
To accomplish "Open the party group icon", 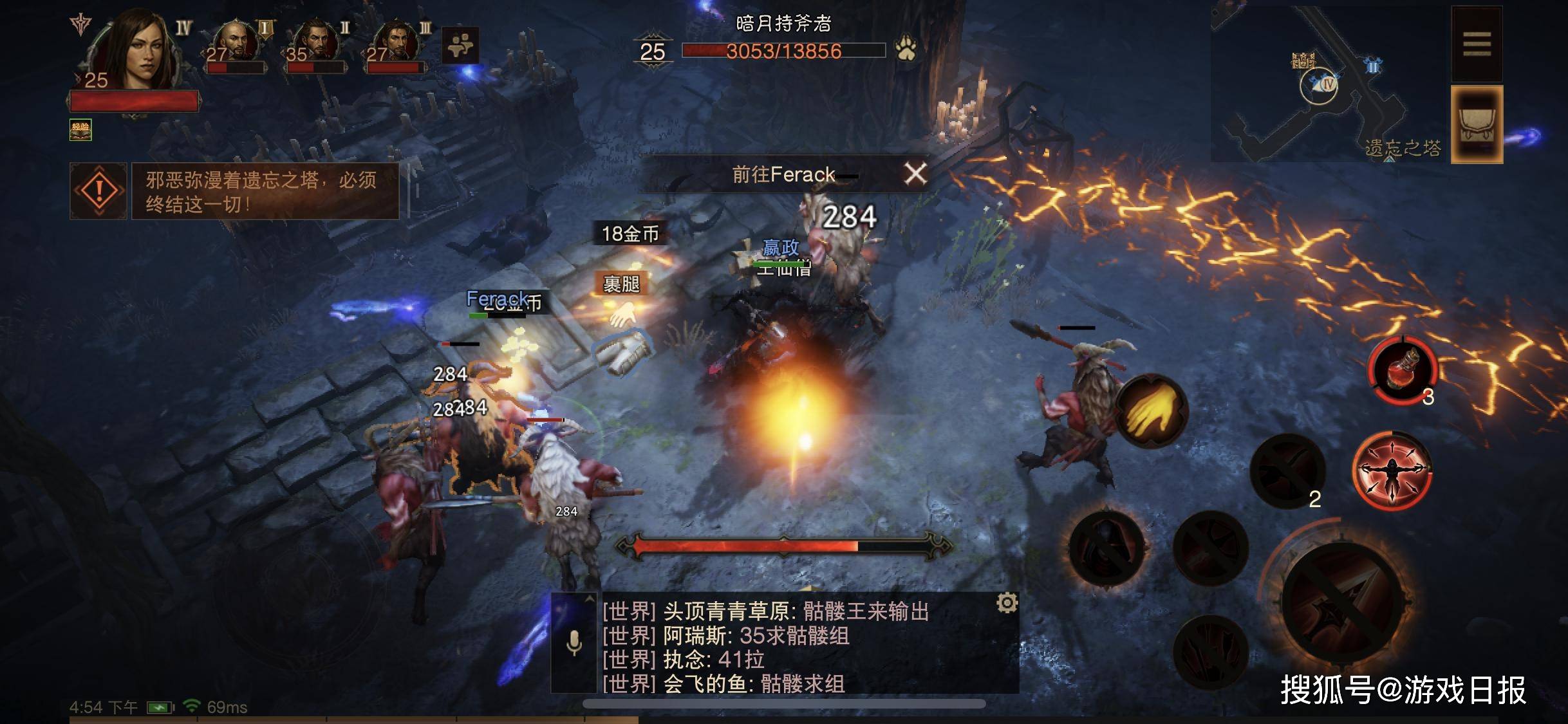I will (460, 45).
